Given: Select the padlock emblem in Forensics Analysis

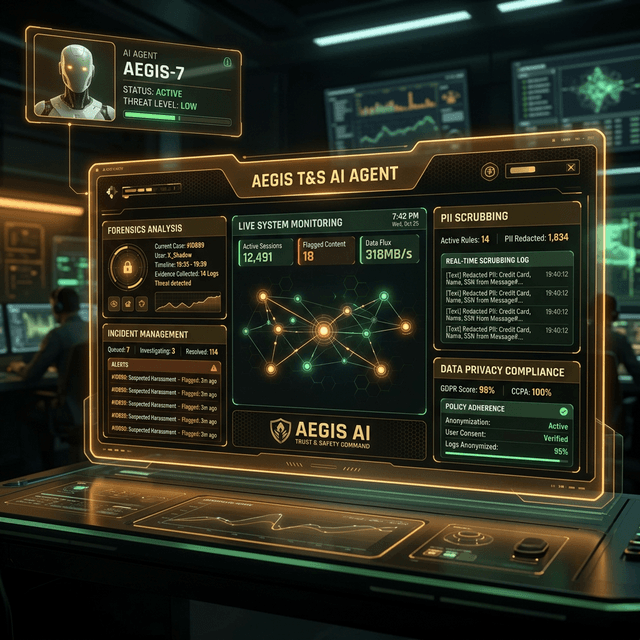Looking at the screenshot, I should pyautogui.click(x=127, y=267).
